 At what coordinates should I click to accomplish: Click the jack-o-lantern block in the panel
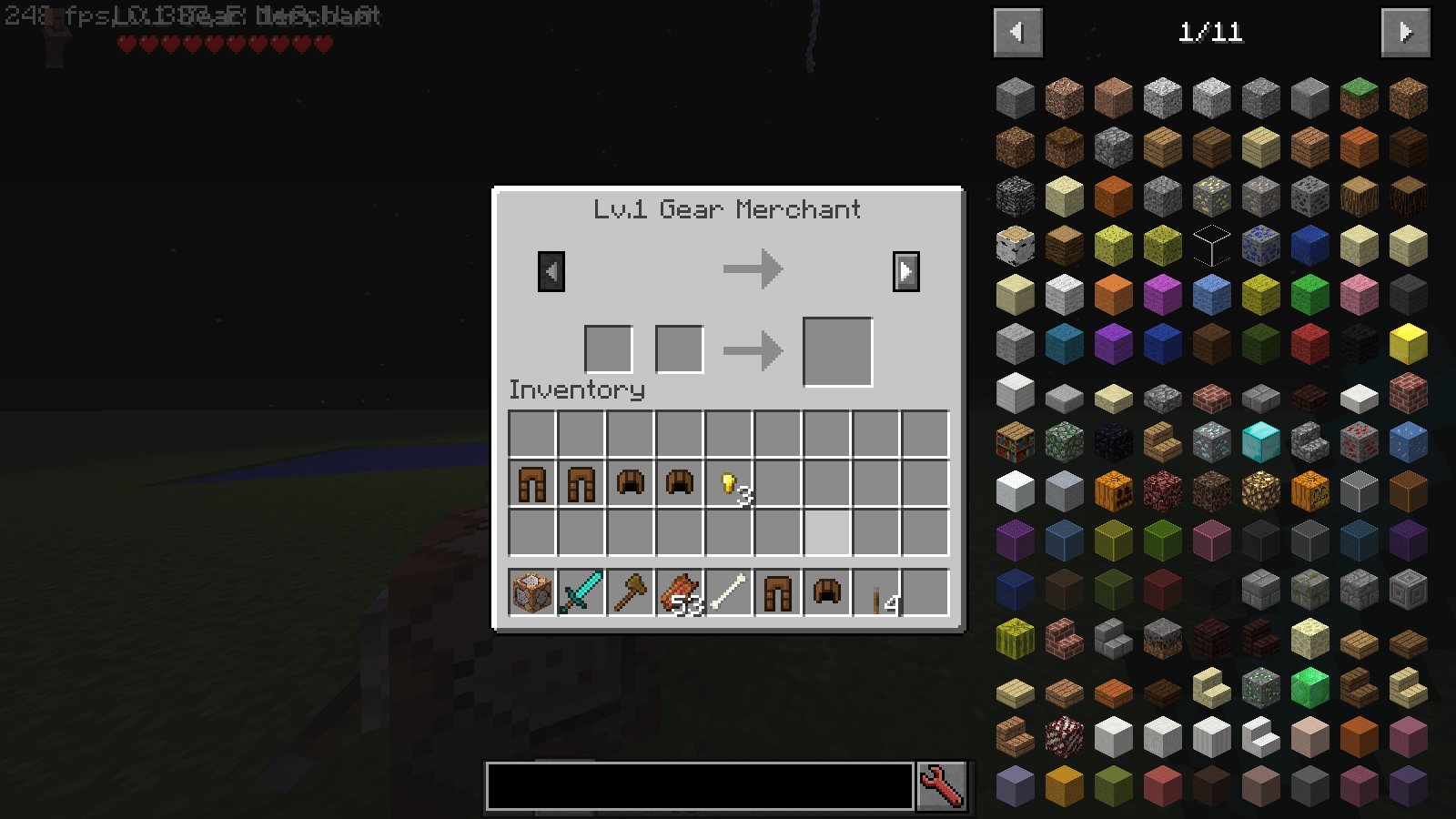pyautogui.click(x=1311, y=491)
